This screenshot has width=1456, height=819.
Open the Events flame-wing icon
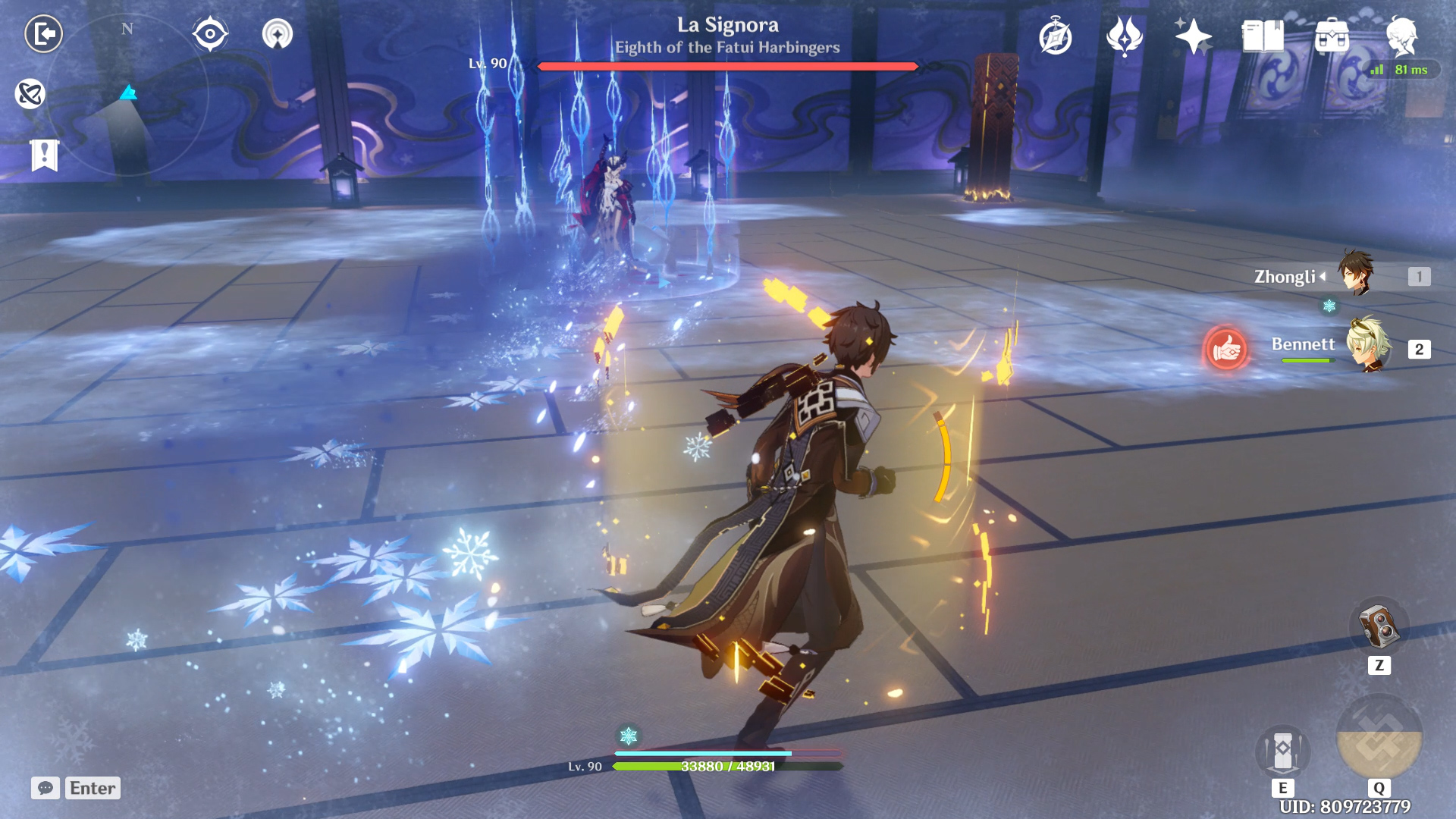click(1125, 36)
